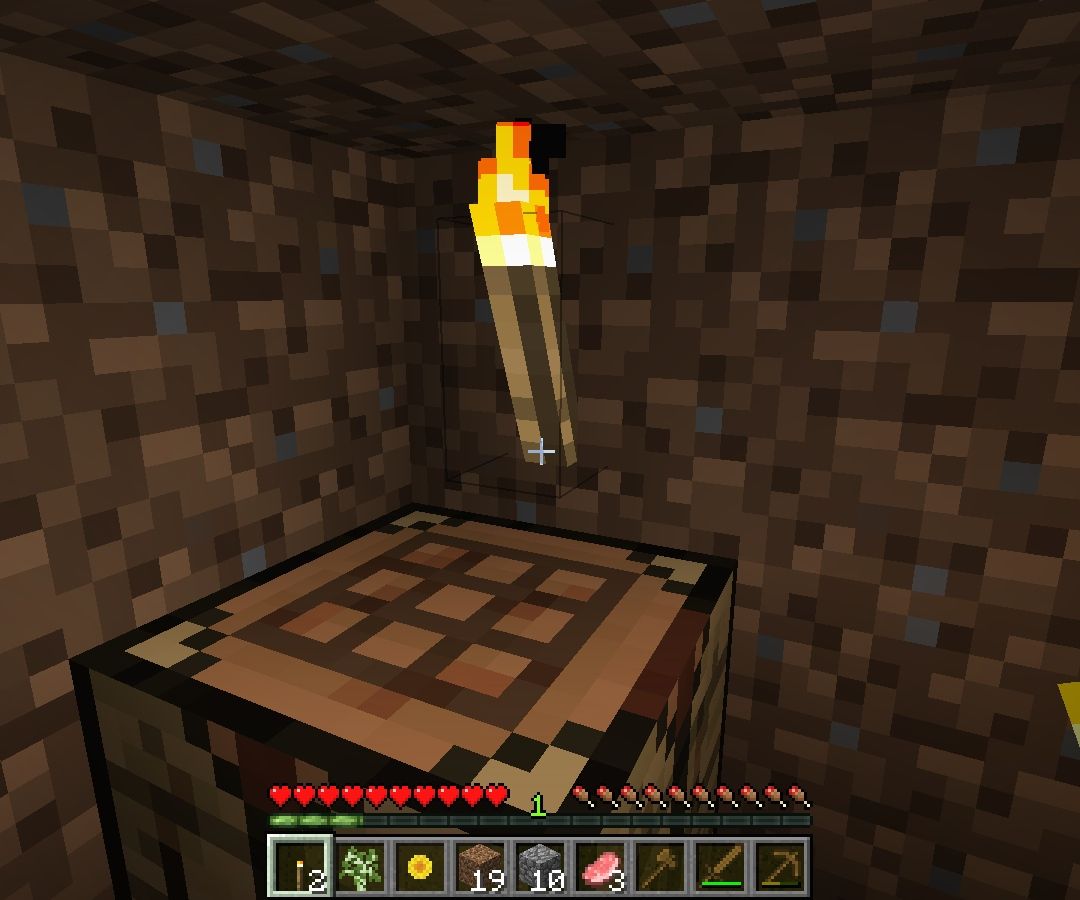This screenshot has width=1080, height=900.
Task: Select the torch hotbar slot
Action: click(300, 866)
